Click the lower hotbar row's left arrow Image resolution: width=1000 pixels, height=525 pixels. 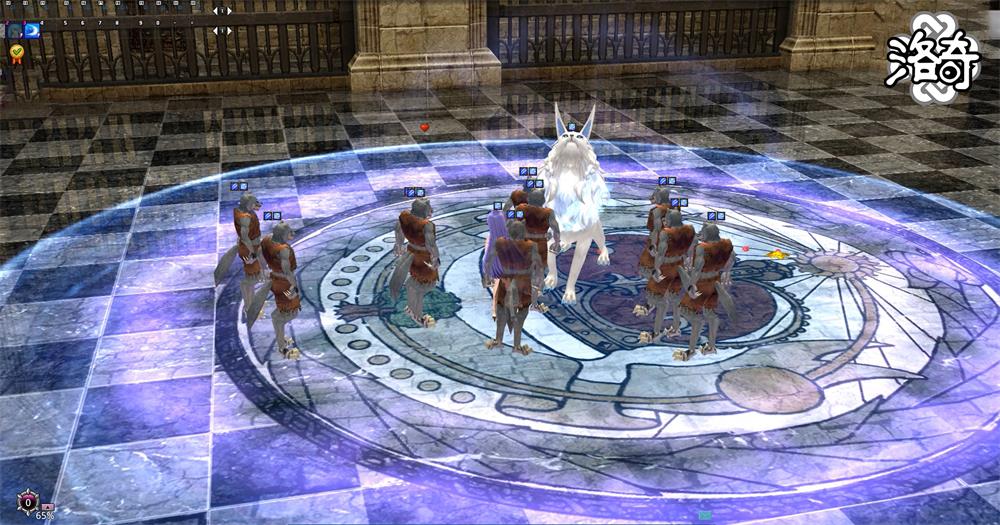coord(215,31)
